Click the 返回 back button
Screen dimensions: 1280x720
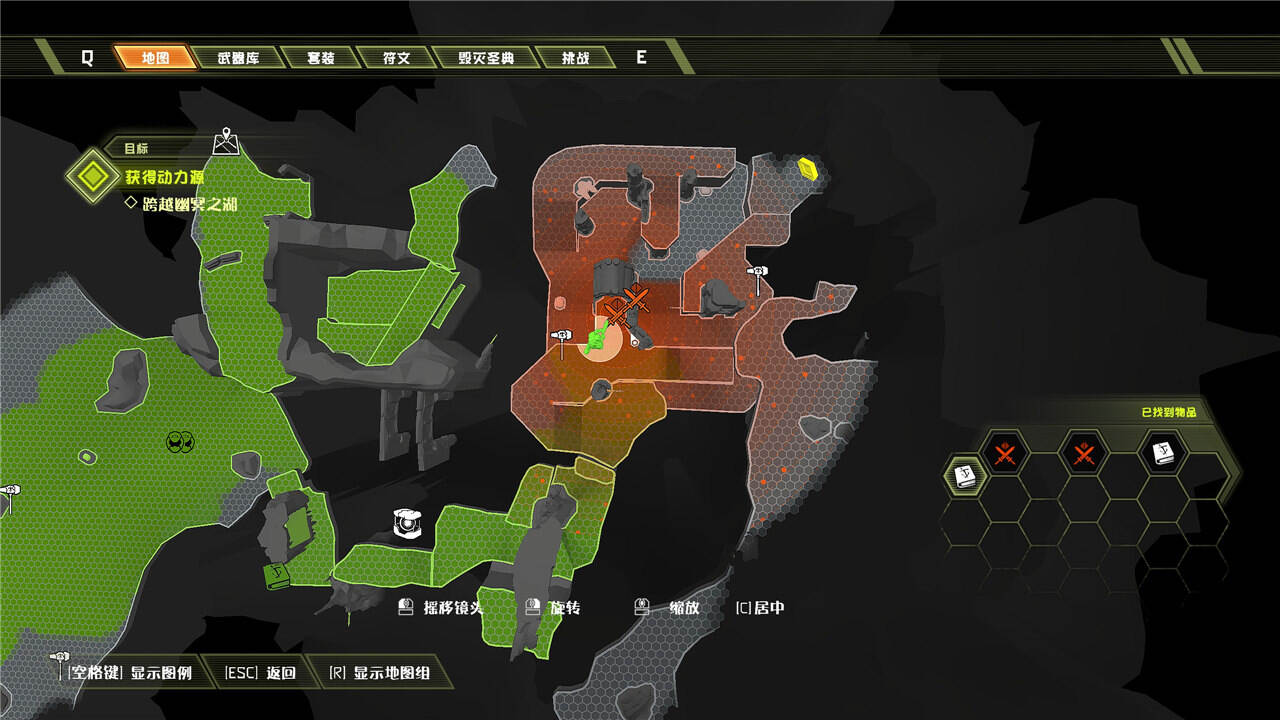pyautogui.click(x=261, y=673)
